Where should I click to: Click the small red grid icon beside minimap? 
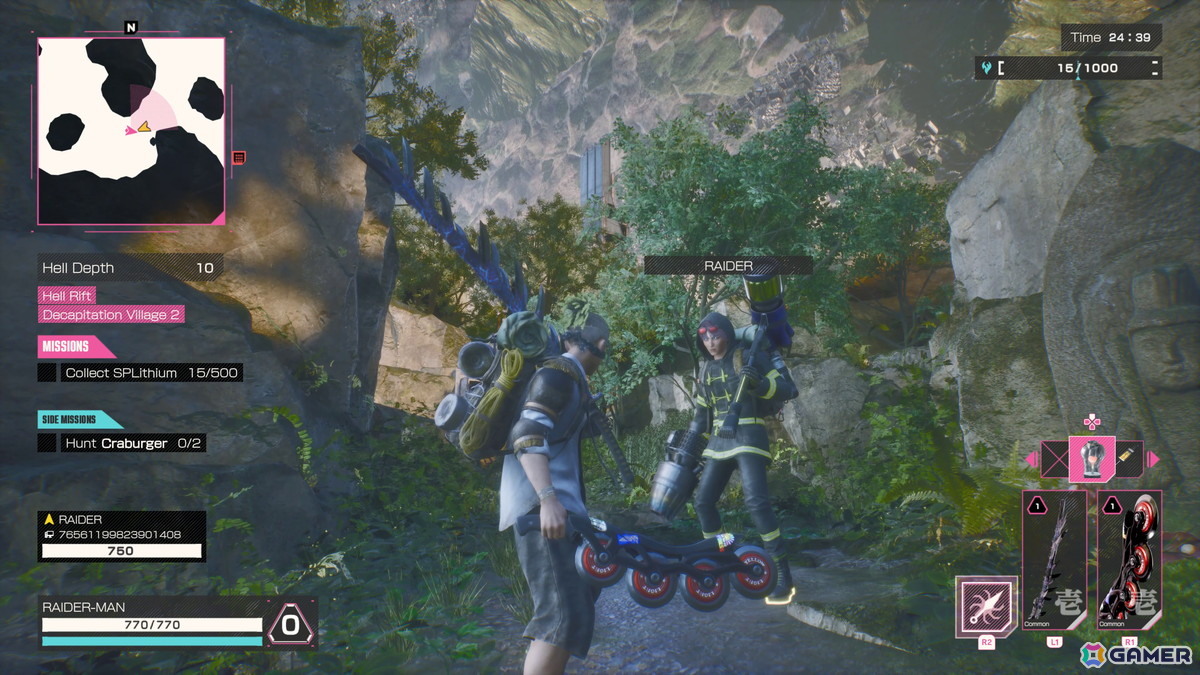tap(238, 157)
